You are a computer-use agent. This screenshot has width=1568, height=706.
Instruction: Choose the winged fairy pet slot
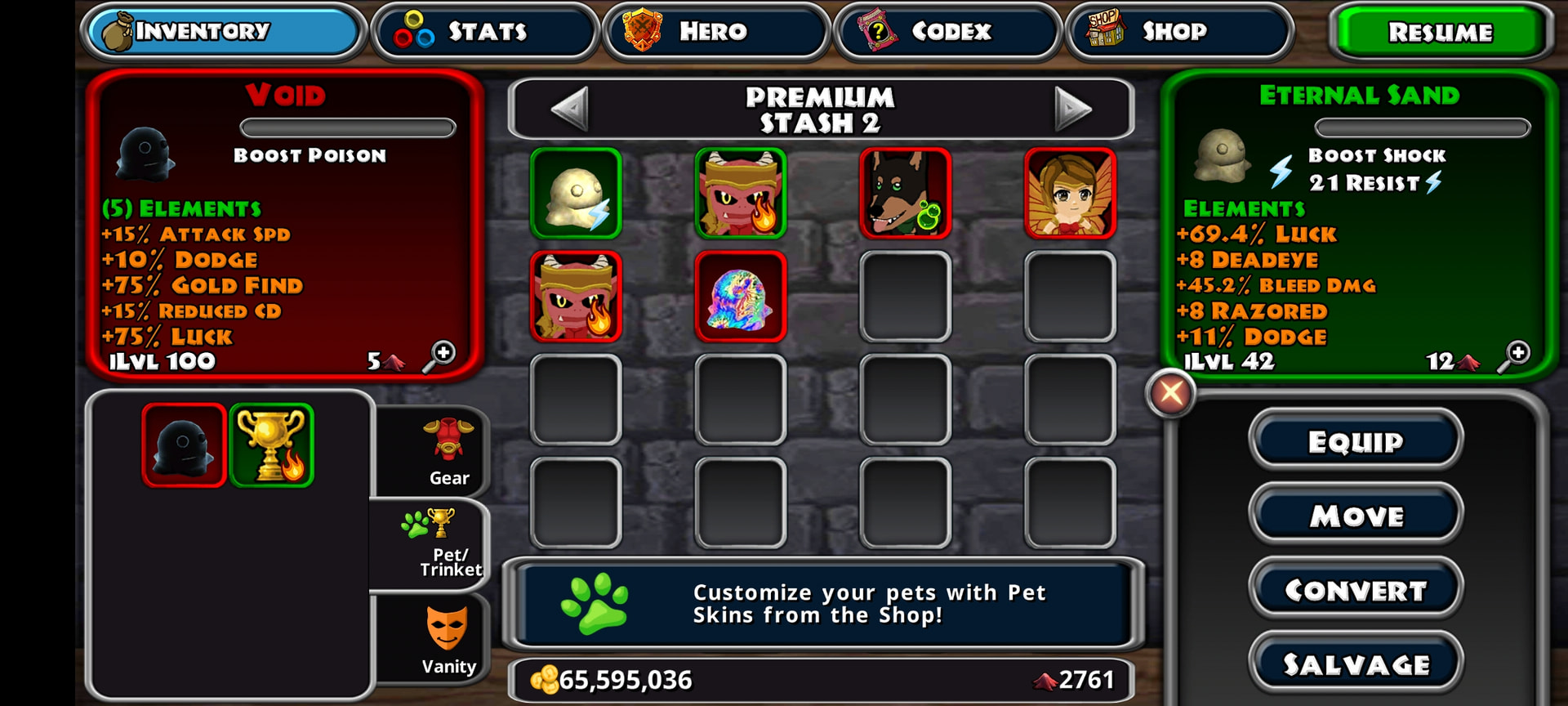[x=1070, y=194]
